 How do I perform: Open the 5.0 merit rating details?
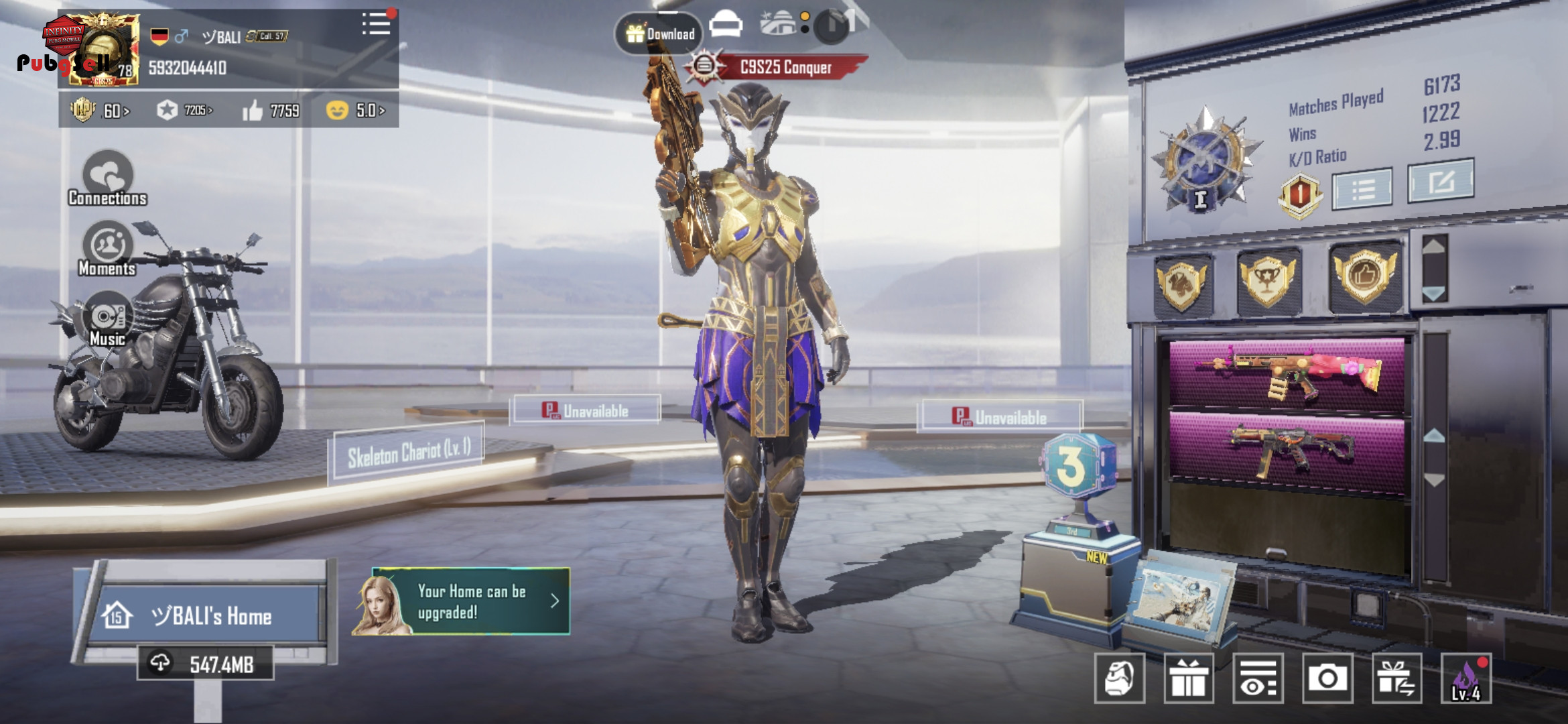355,111
